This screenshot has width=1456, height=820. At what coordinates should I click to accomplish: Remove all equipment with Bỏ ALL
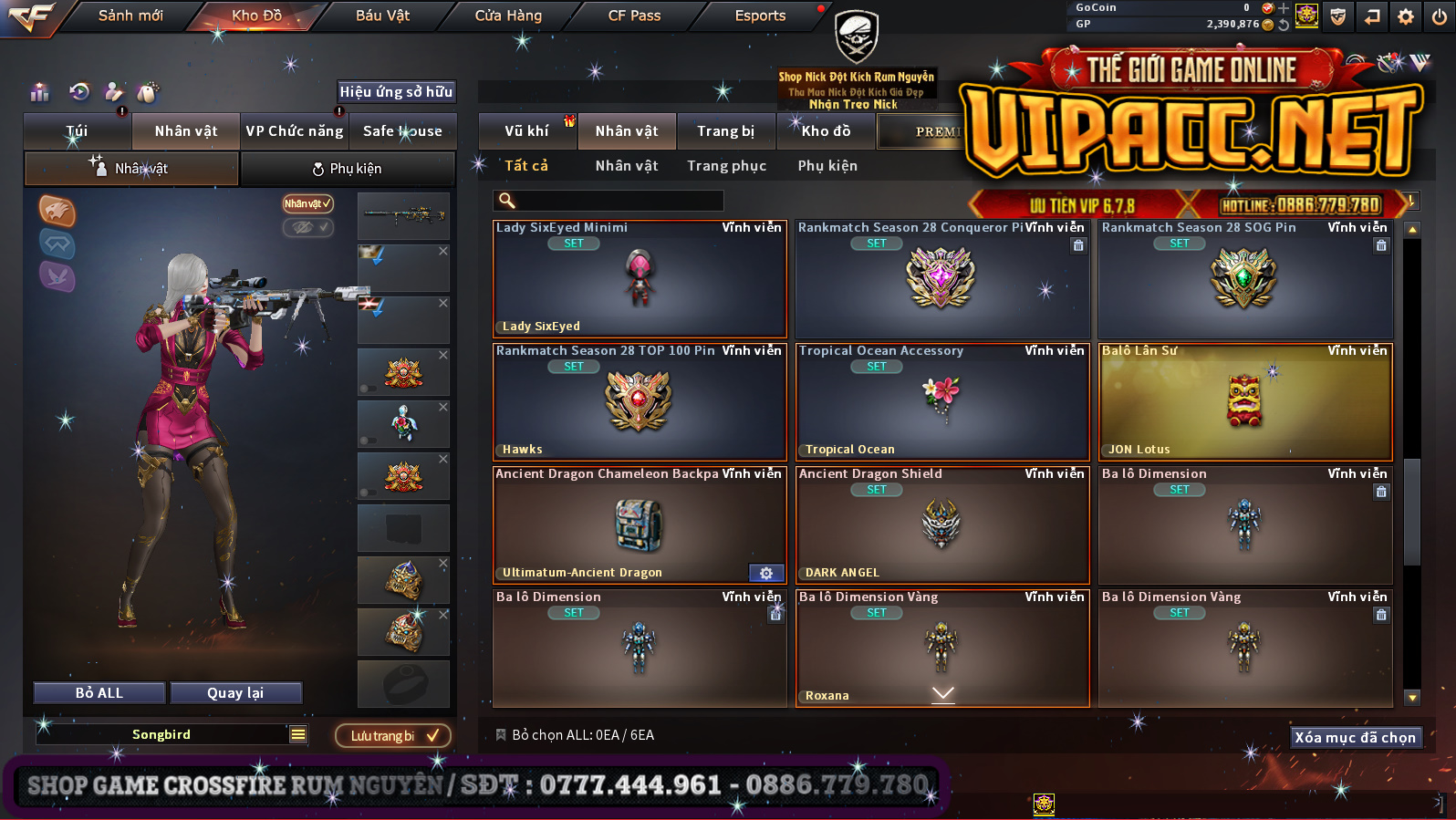(99, 693)
